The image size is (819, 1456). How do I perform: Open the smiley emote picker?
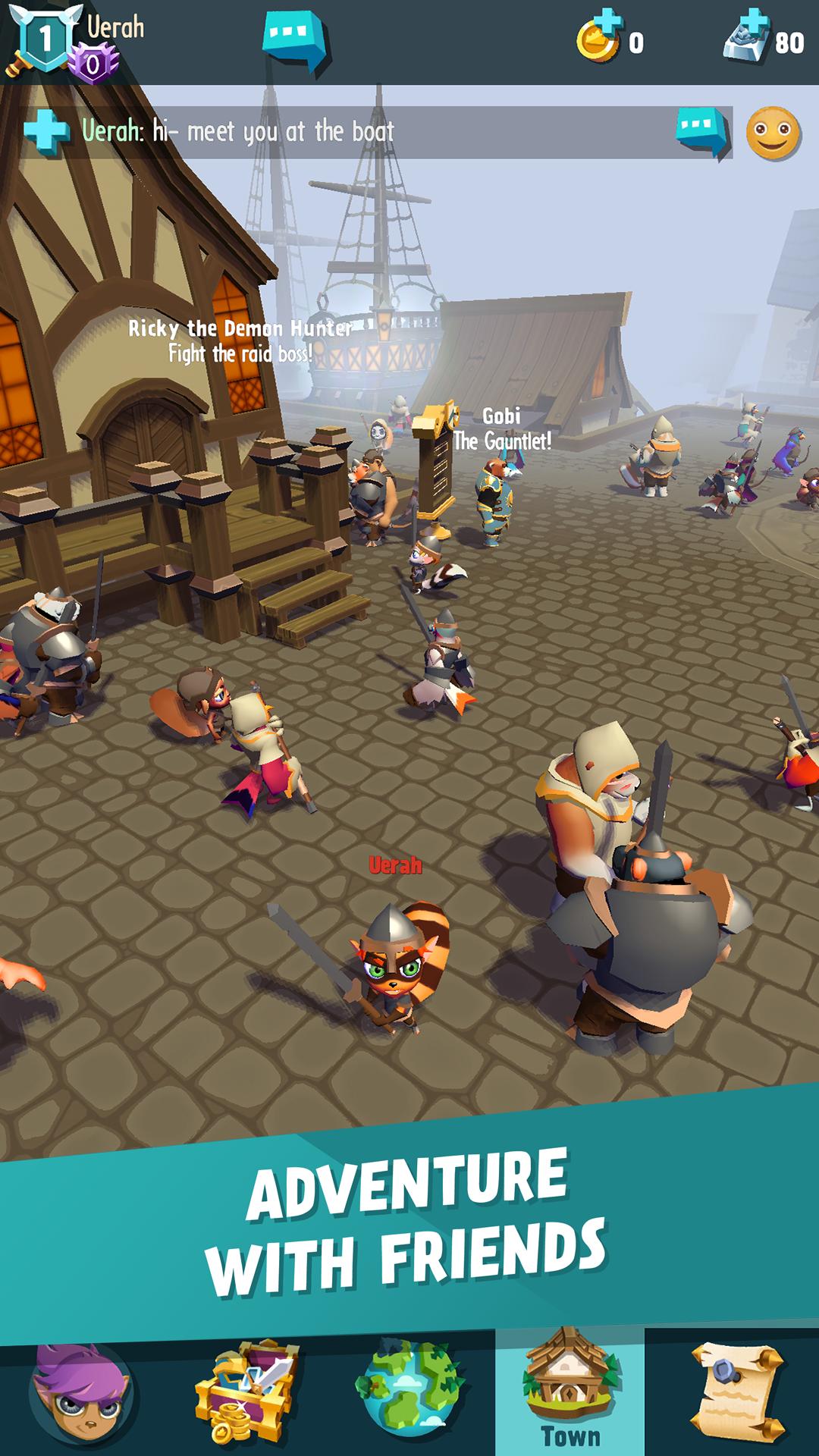point(773,133)
